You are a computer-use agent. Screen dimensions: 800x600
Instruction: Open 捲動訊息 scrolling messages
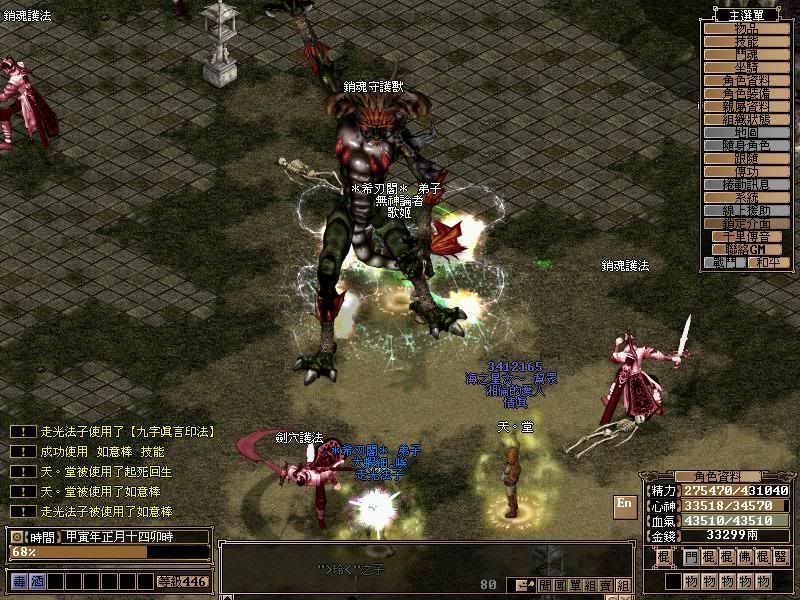(x=747, y=185)
